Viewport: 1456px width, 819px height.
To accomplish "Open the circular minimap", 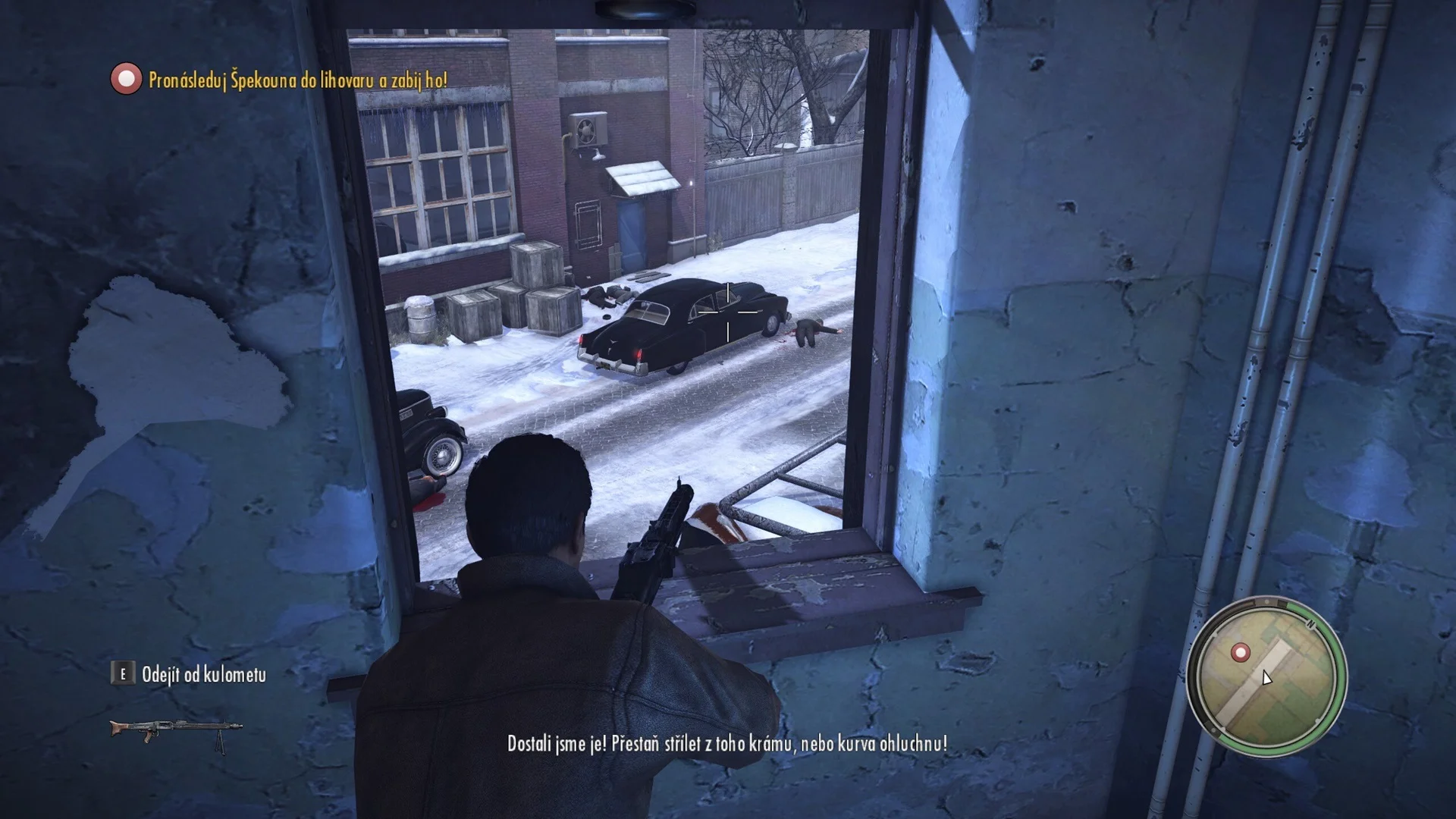I will 1266,677.
